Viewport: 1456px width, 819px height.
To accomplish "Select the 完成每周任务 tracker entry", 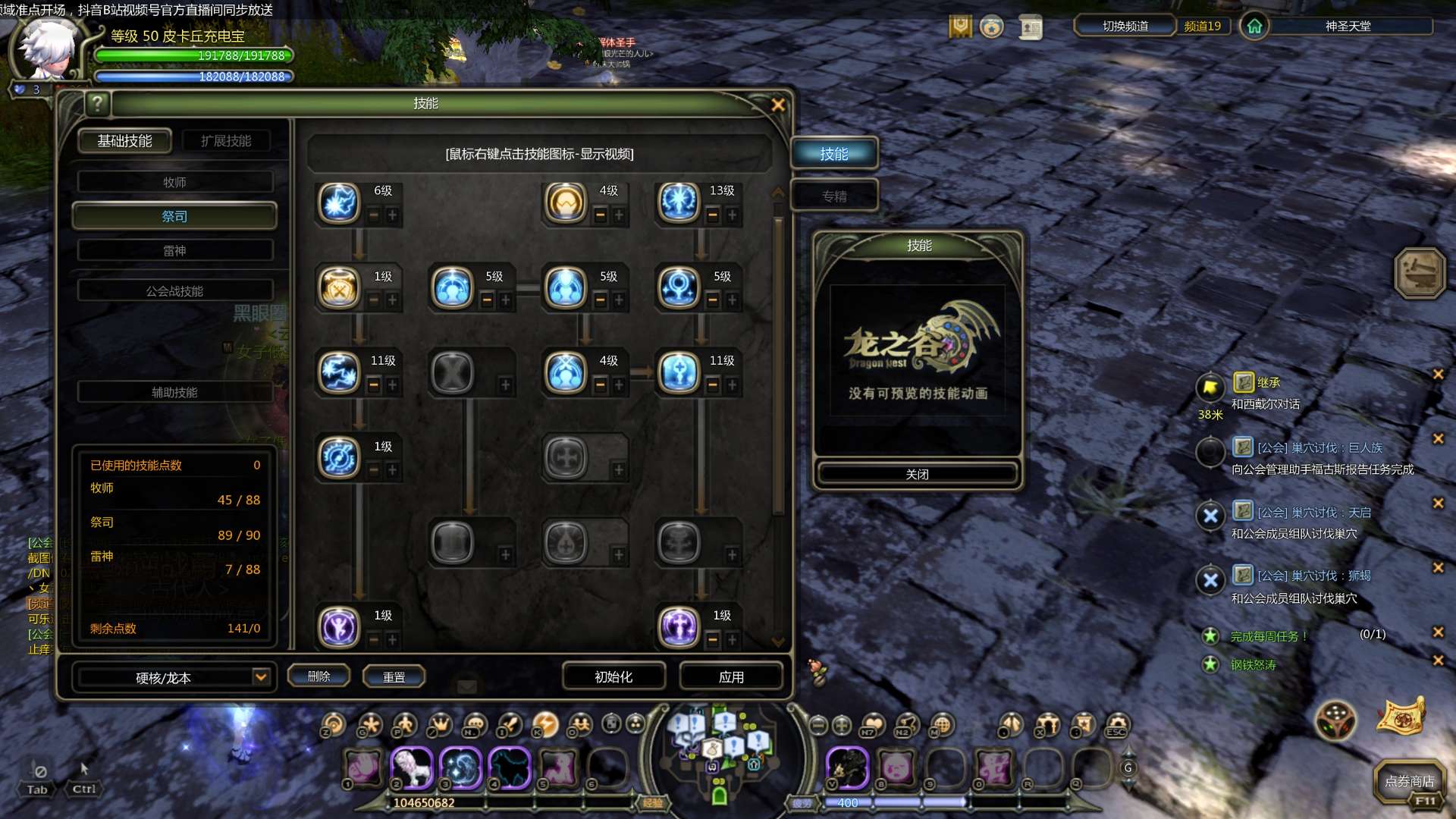I will pyautogui.click(x=1268, y=636).
